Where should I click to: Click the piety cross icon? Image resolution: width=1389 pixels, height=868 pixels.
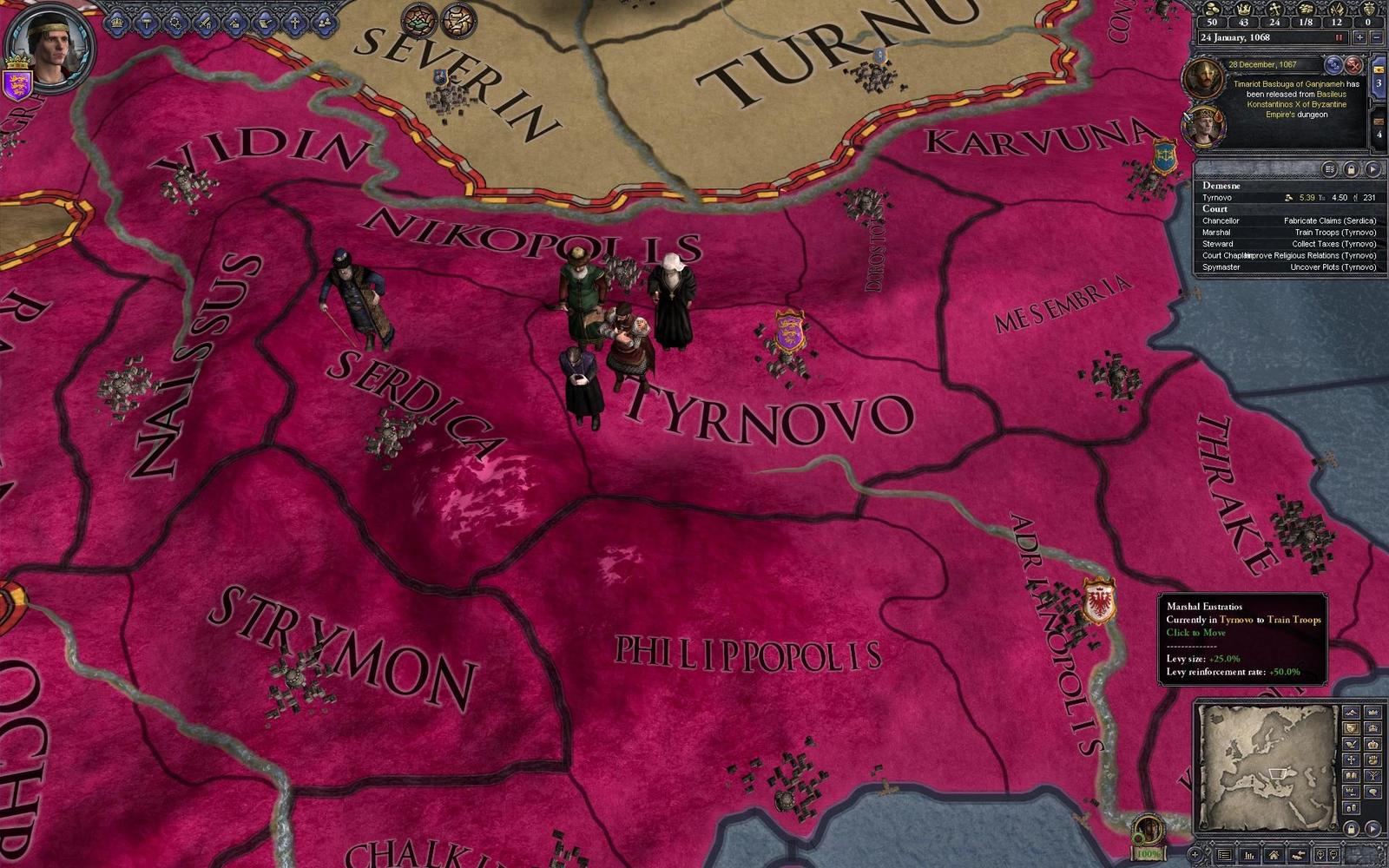pyautogui.click(x=1275, y=11)
